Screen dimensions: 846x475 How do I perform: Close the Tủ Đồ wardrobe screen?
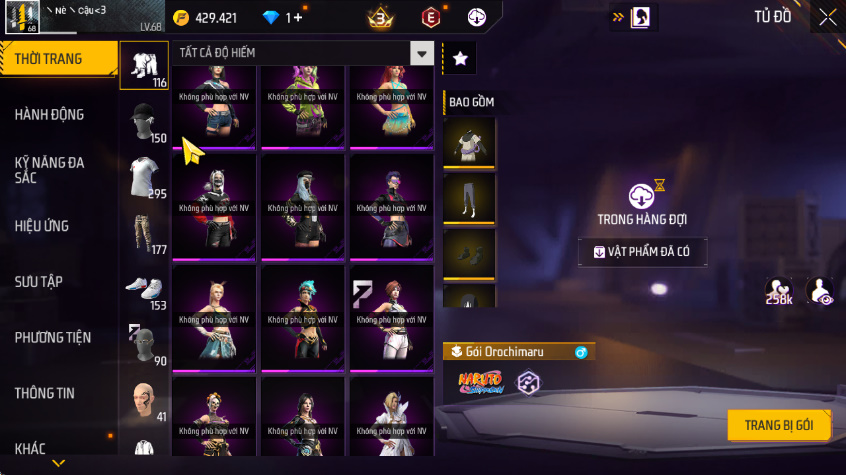coord(827,17)
